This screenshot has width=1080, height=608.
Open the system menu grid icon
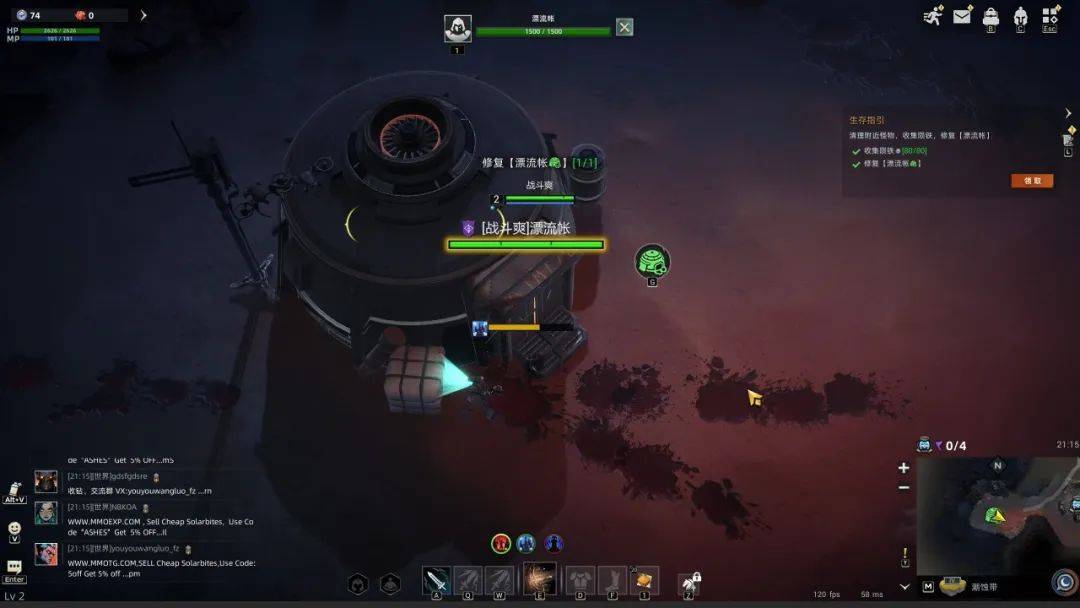tap(1050, 15)
